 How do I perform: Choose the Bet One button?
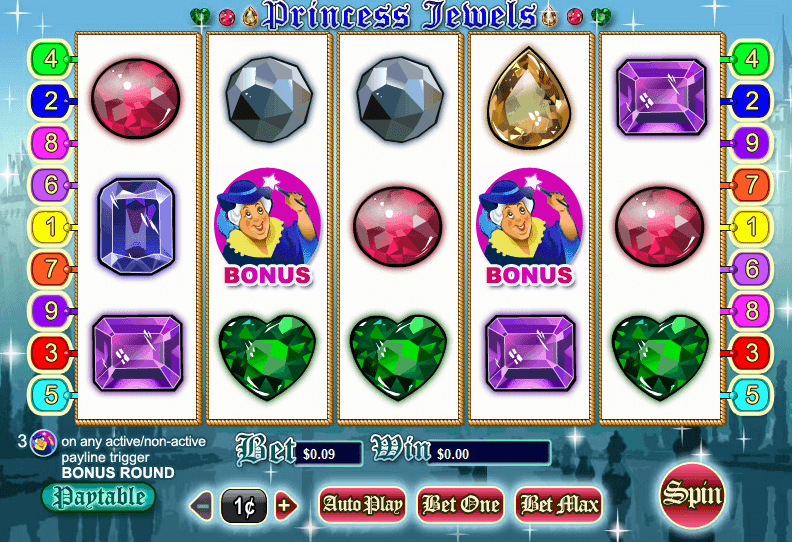point(460,504)
